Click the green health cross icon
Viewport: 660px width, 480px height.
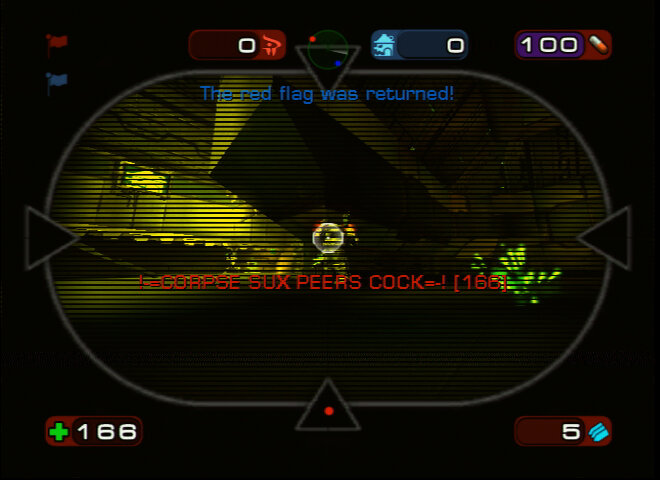[60, 432]
